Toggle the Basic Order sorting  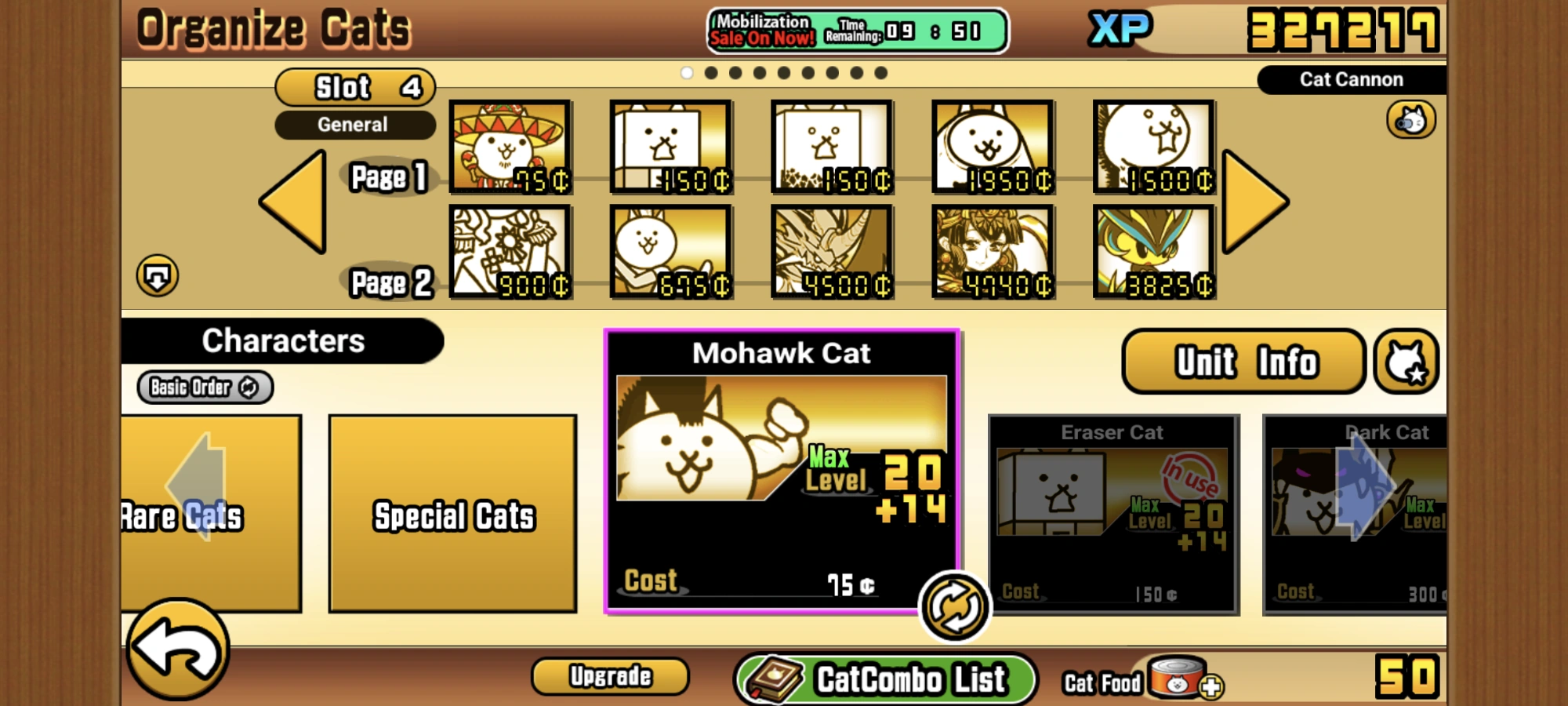204,387
